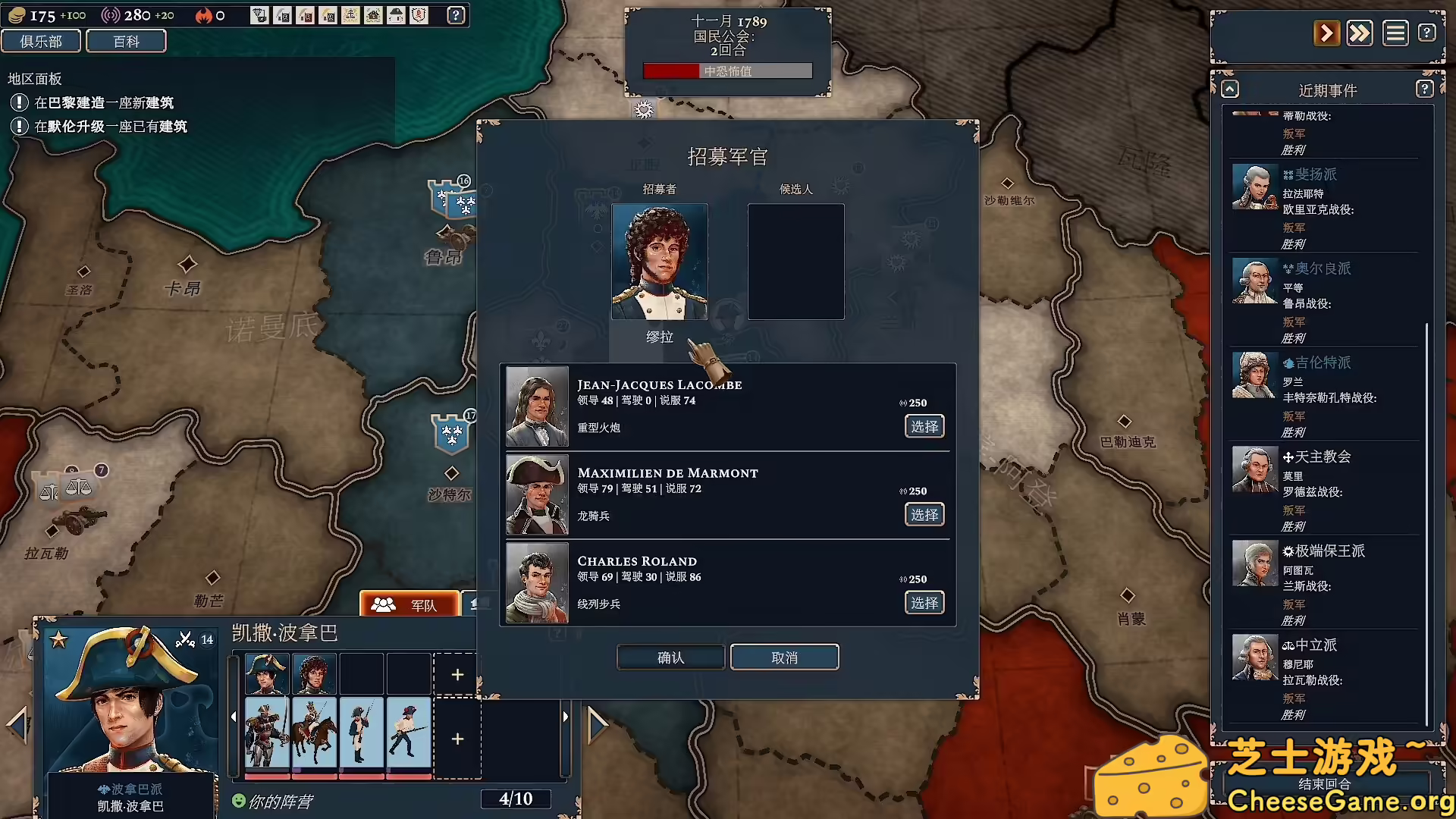Open the hamburger menu in top right
Viewport: 1456px width, 819px height.
1395,33
